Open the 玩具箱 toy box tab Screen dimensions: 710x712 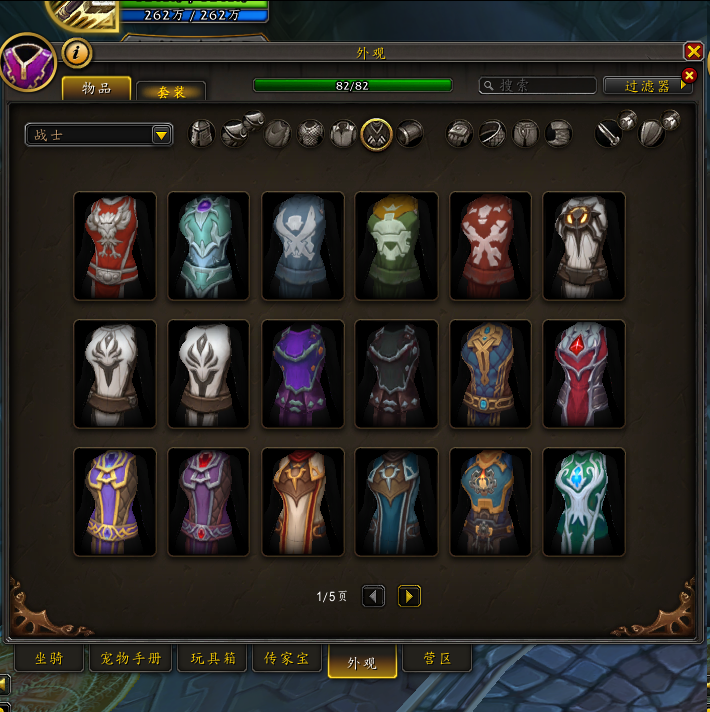click(x=212, y=659)
